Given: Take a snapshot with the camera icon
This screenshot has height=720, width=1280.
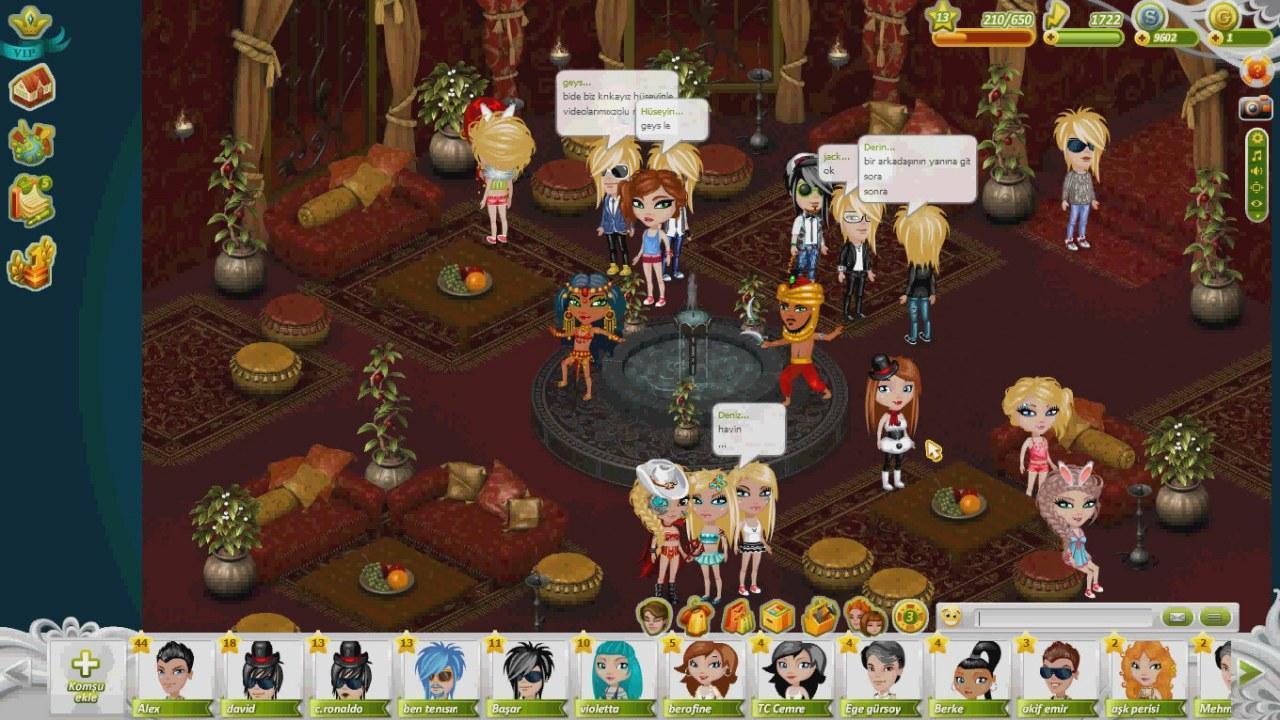Looking at the screenshot, I should pyautogui.click(x=1255, y=108).
